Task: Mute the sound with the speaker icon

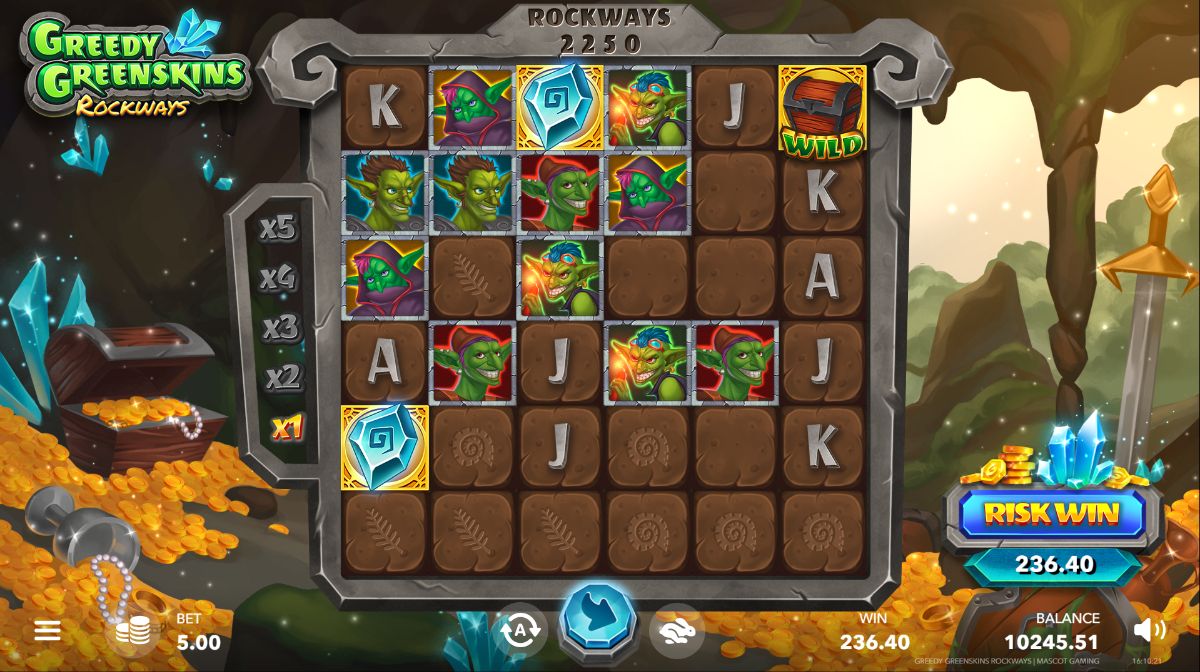Action: point(1150,630)
